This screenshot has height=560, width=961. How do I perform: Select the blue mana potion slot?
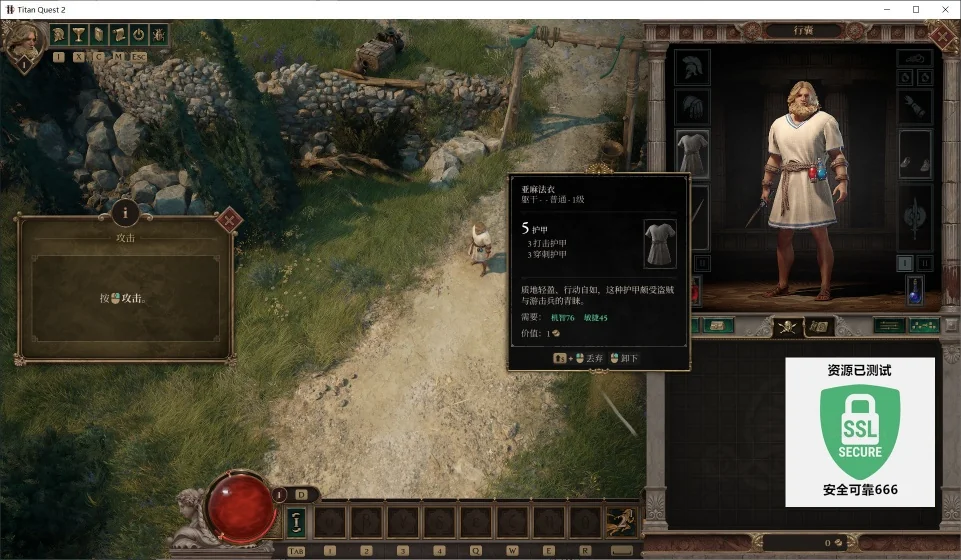[x=914, y=290]
